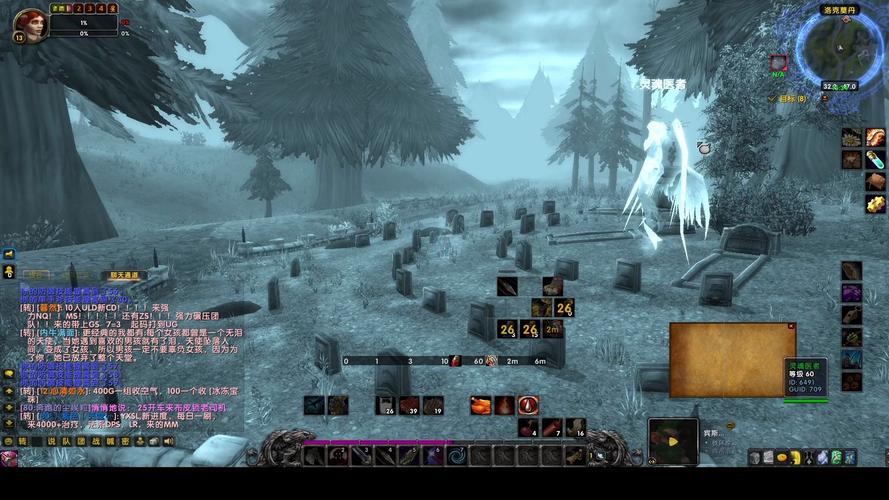Viewport: 889px width, 500px height.
Task: Switch chat to the 队 party channel
Action: 66,441
